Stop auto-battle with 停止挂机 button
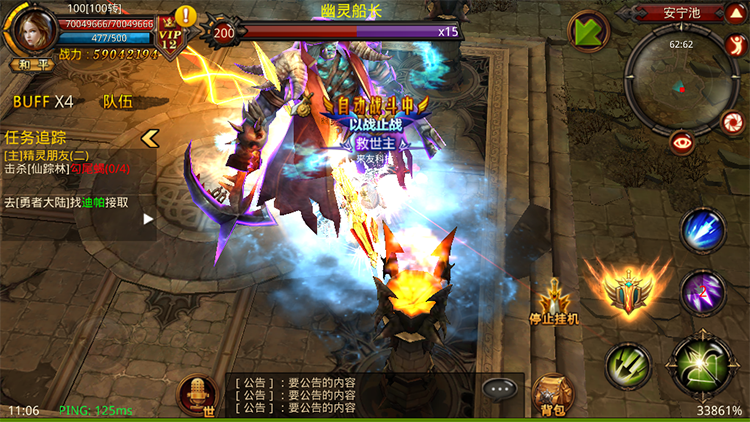This screenshot has width=750, height=422. [554, 302]
